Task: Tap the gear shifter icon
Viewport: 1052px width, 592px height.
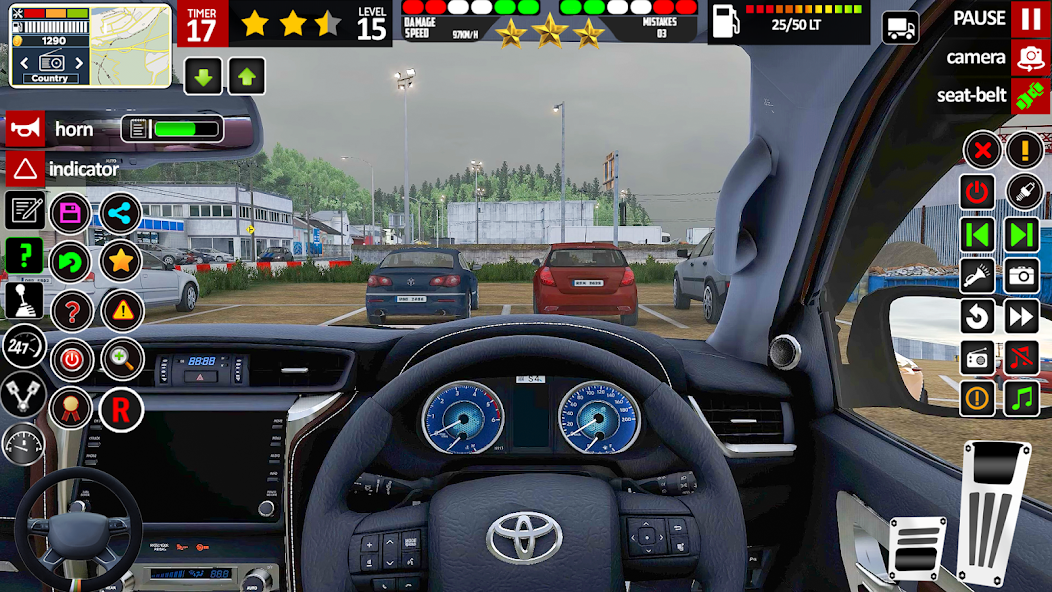Action: point(25,300)
